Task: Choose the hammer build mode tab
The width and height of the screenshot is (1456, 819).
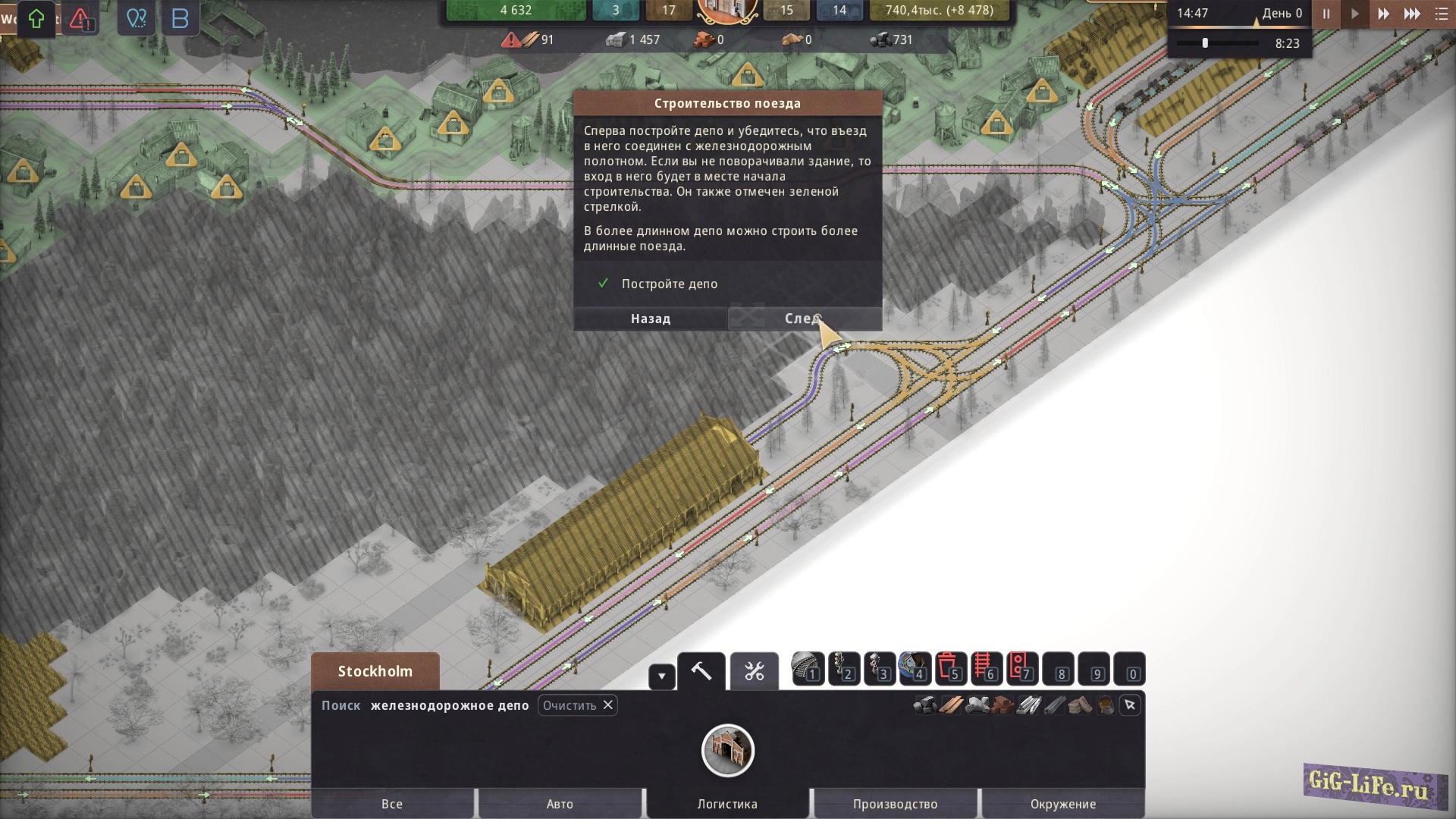Action: (701, 671)
